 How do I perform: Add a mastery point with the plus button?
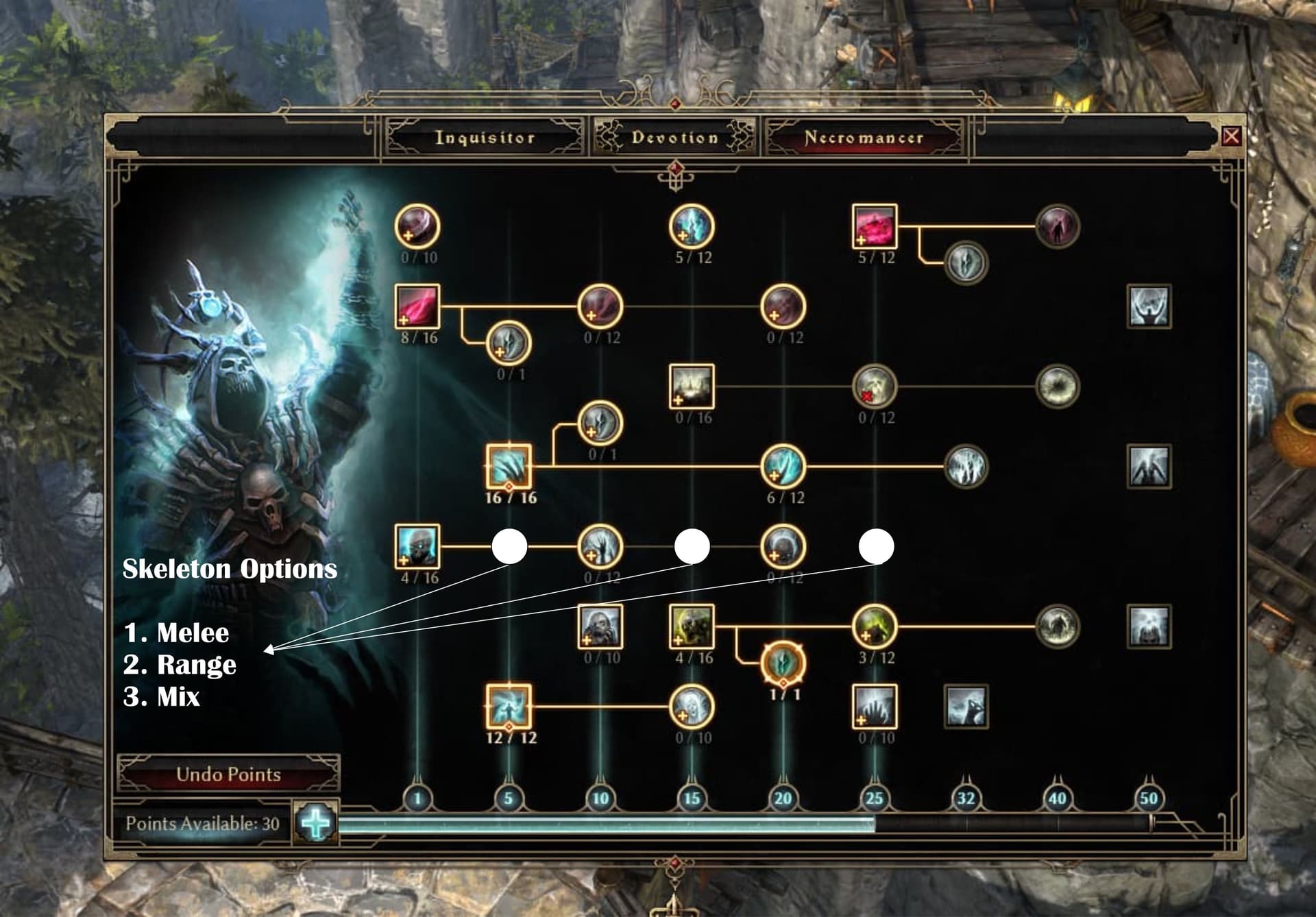pos(316,823)
